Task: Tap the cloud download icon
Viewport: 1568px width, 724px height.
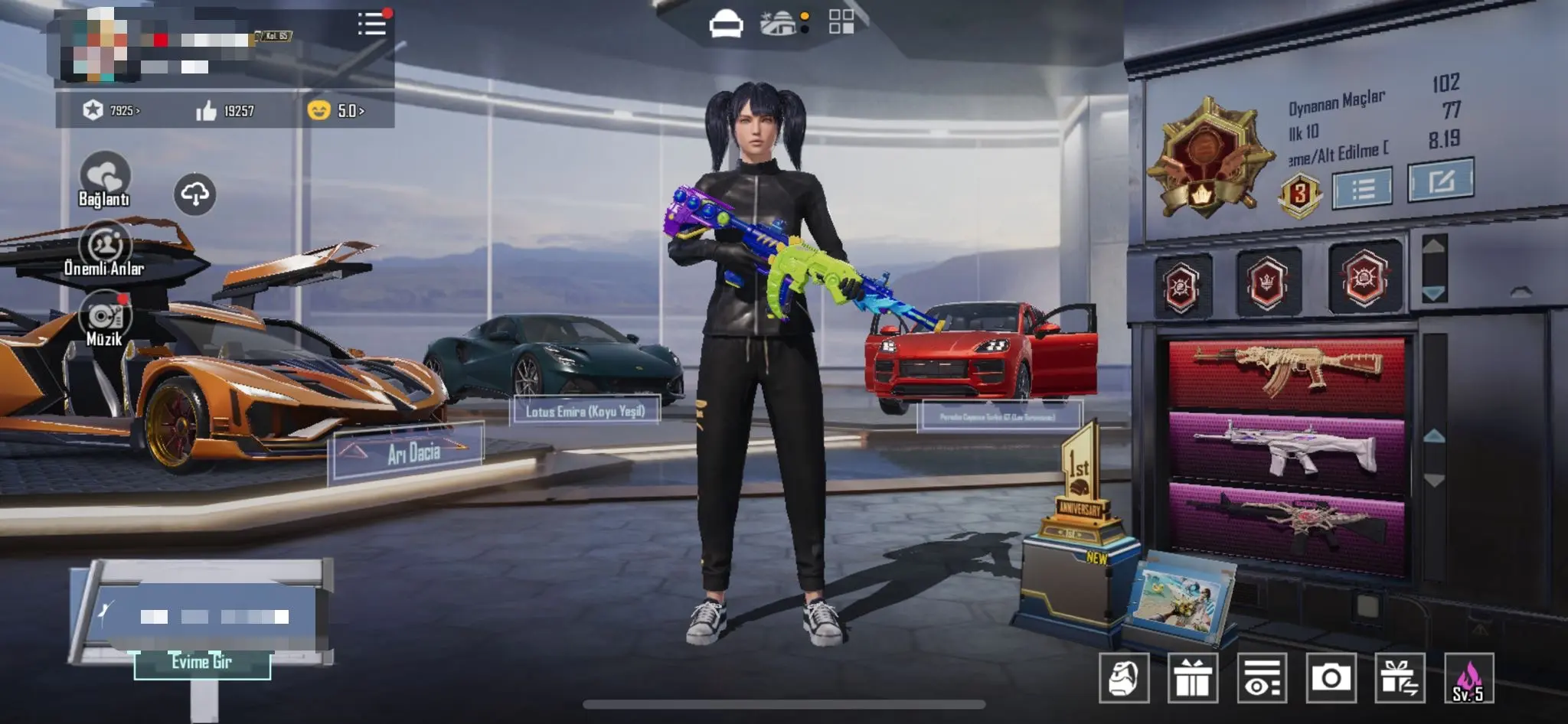Action: click(194, 194)
